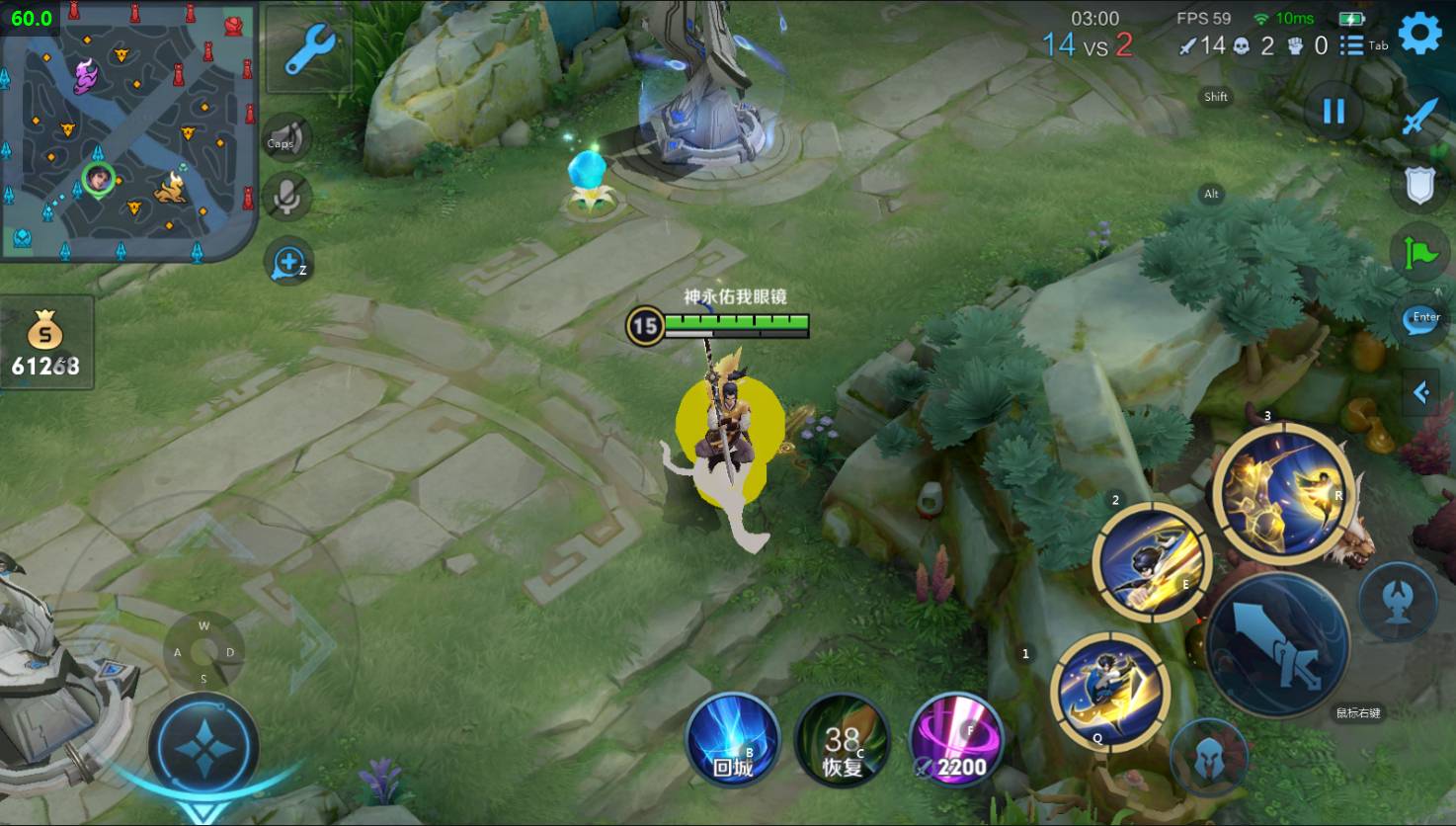Cast skill 1 with the Q label
1456x826 pixels.
(1109, 690)
